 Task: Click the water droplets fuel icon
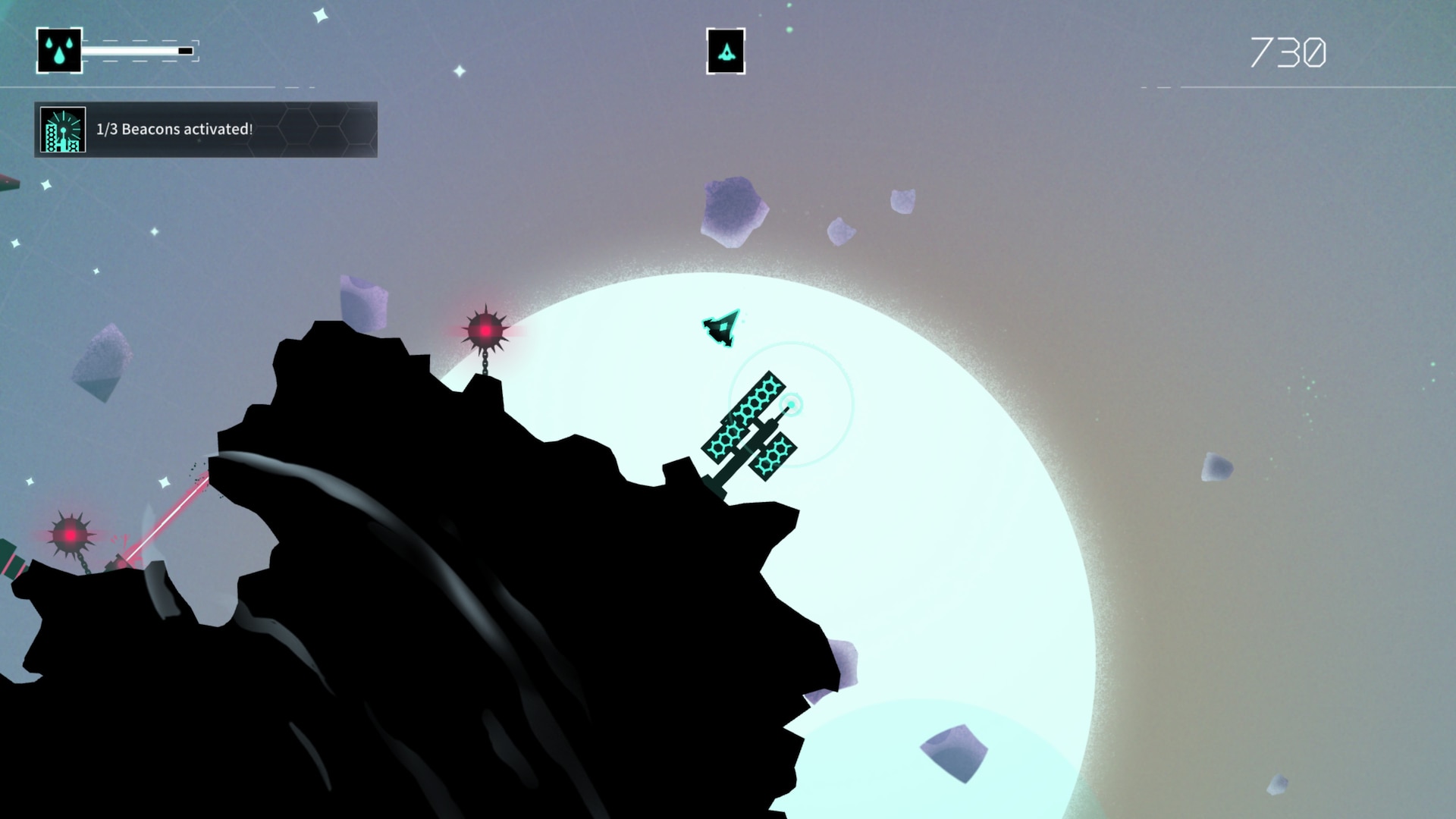pyautogui.click(x=59, y=51)
